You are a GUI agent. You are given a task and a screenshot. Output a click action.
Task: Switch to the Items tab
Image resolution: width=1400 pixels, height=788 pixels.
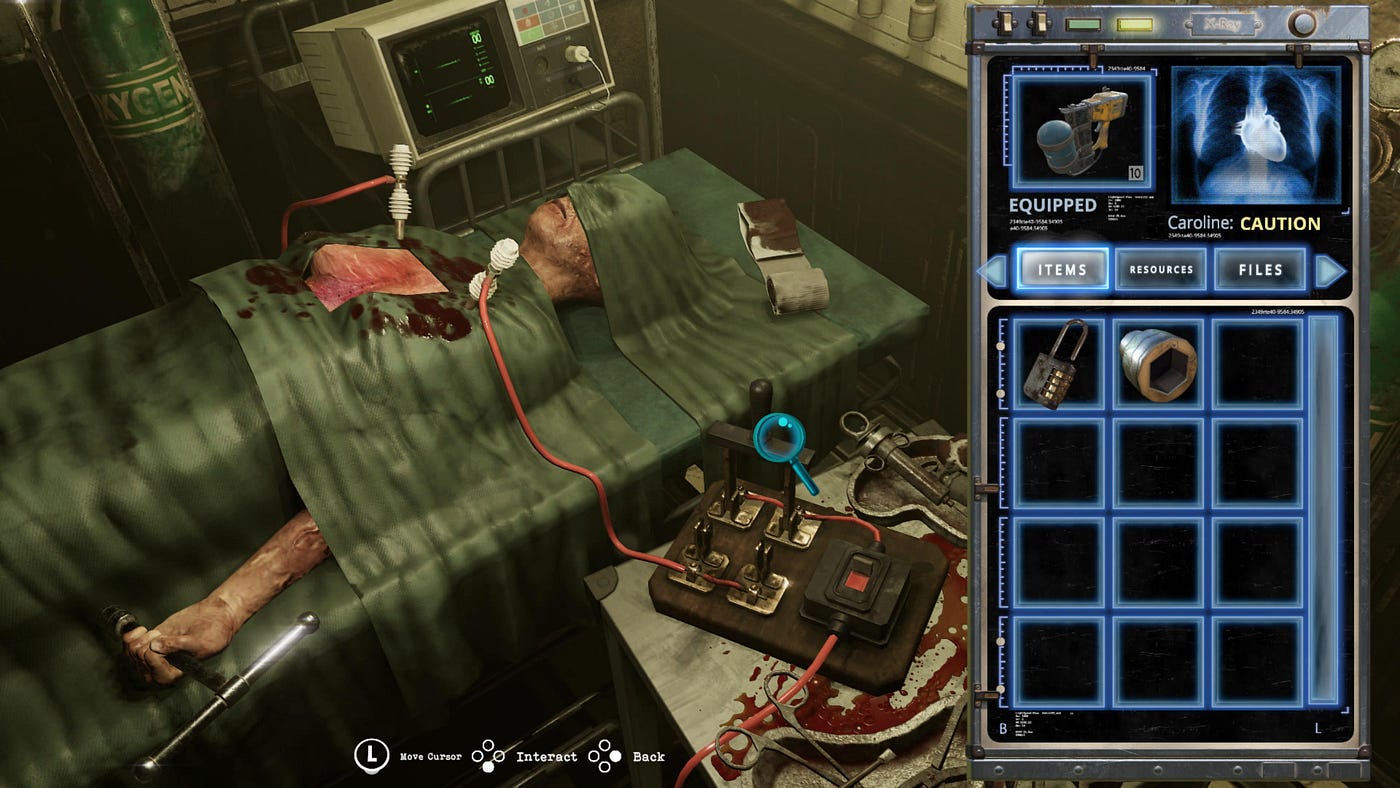(x=1063, y=269)
